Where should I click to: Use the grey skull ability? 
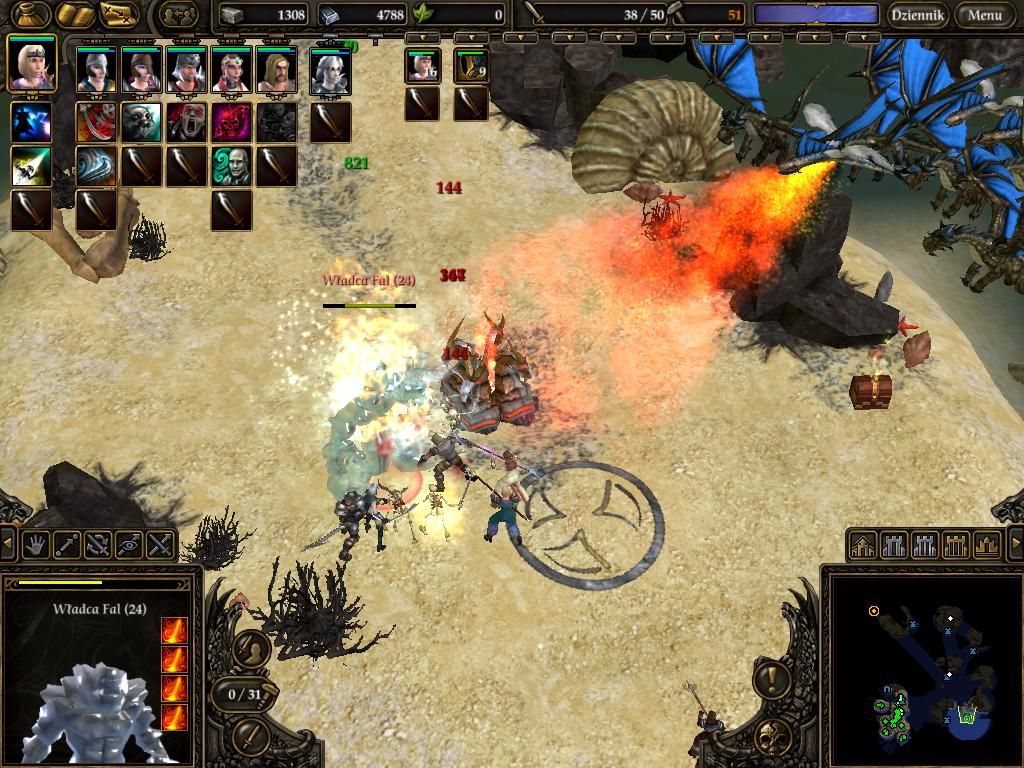pos(141,122)
